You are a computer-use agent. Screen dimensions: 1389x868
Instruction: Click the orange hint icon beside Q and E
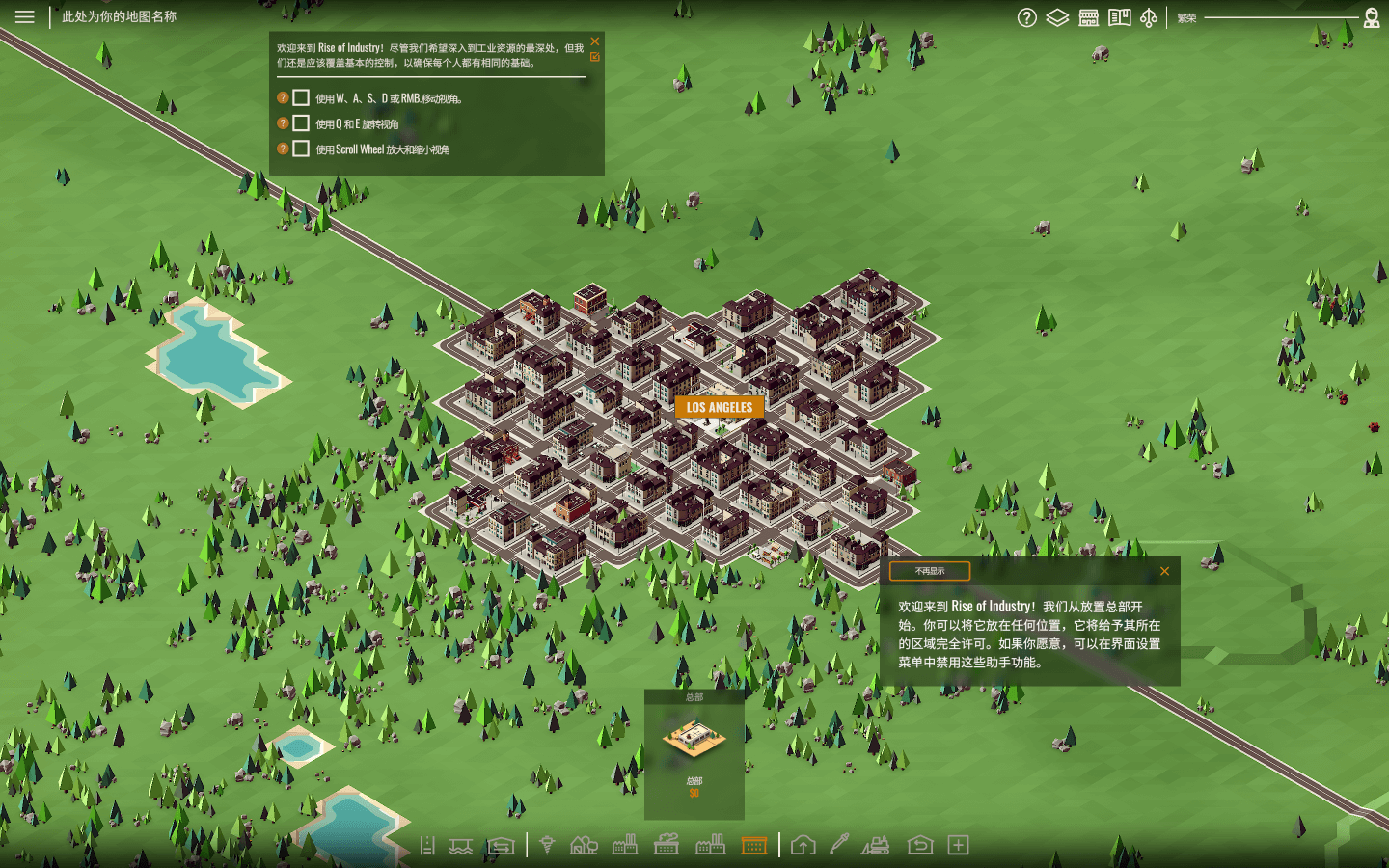coord(283,123)
